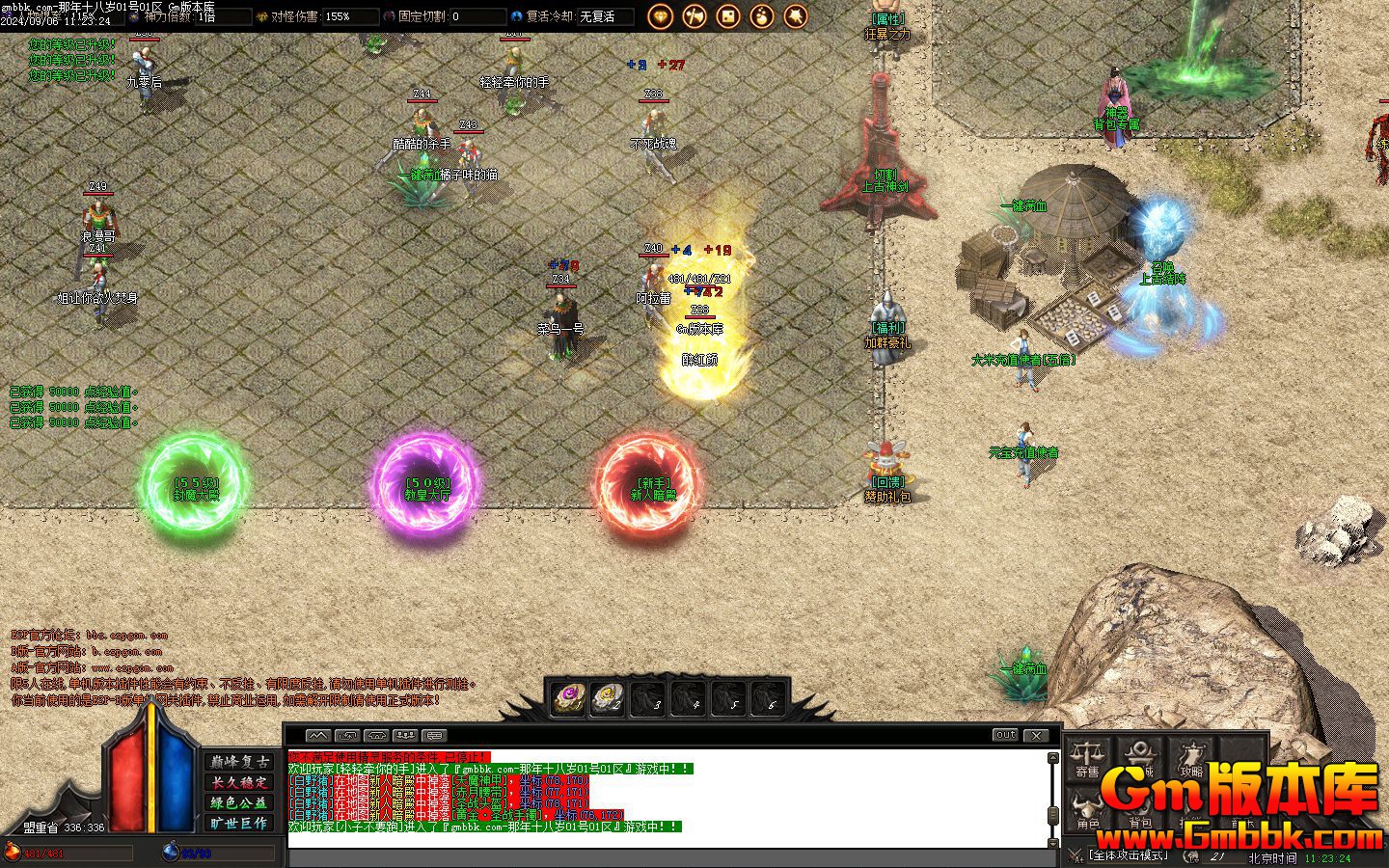This screenshot has height=868, width=1389.
Task: Click the potion bubbles icon
Action: pyautogui.click(x=761, y=15)
